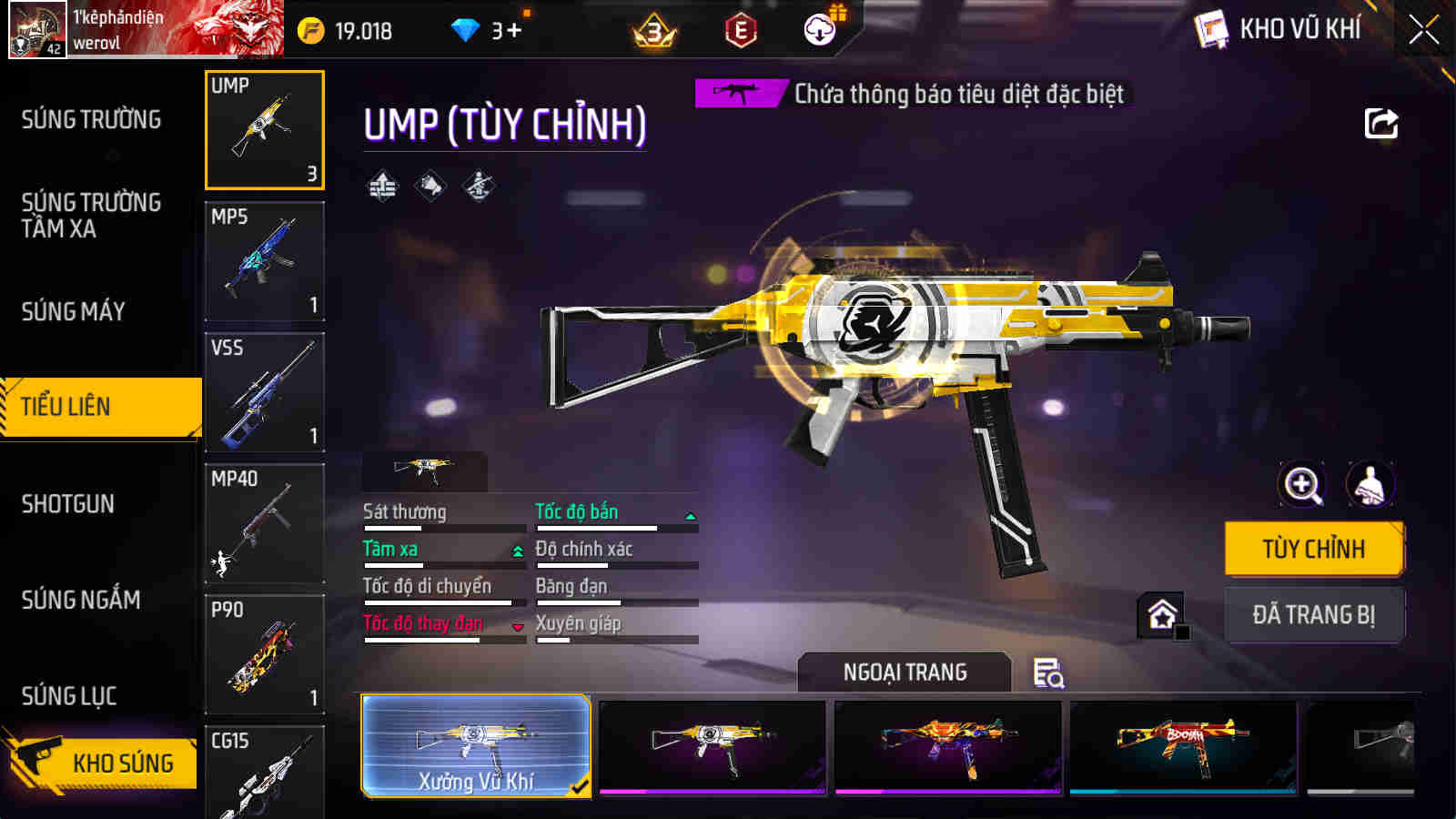Close the weapon vault screen
This screenshot has height=819, width=1456.
click(1423, 30)
